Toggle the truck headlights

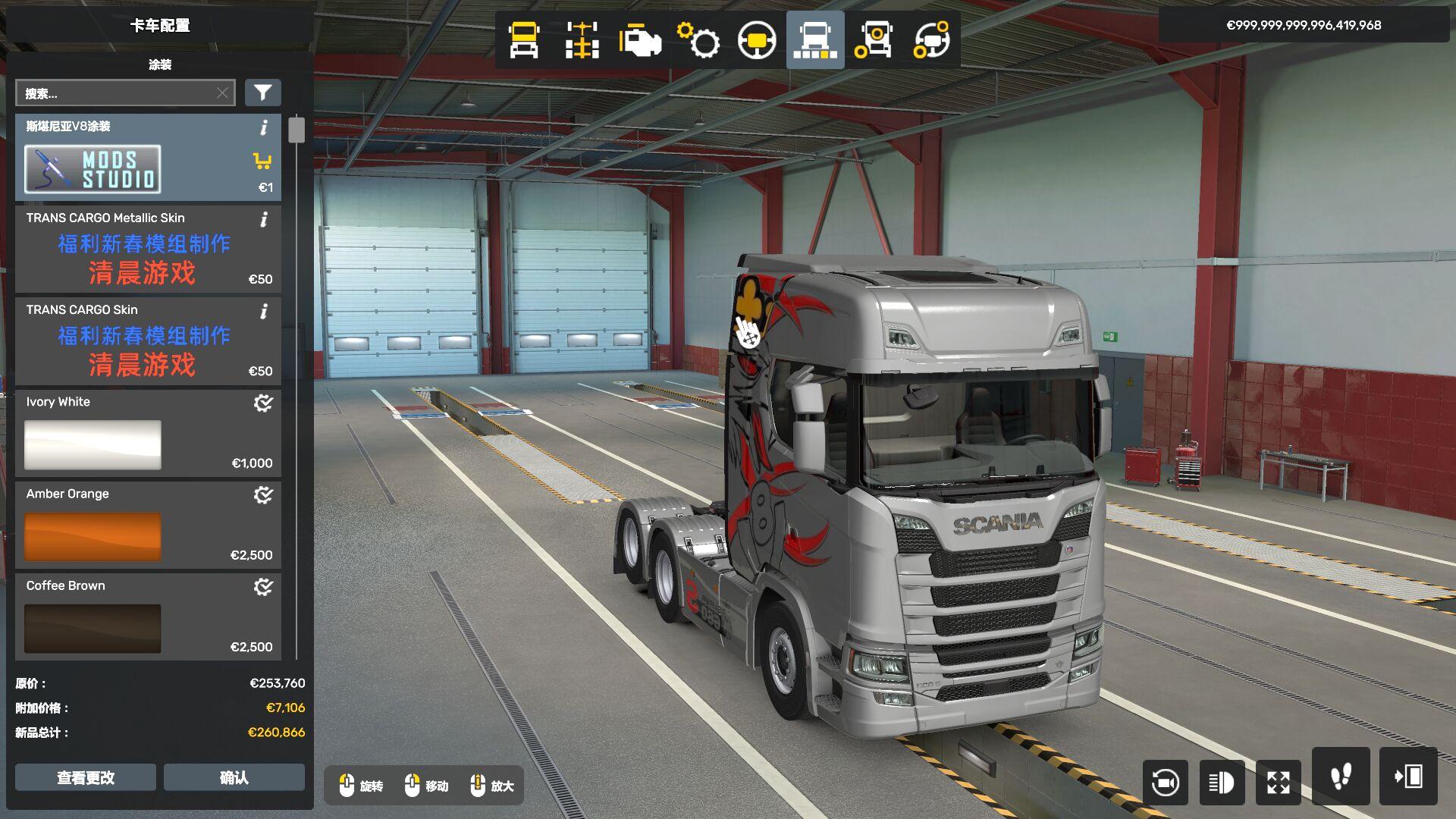[1222, 782]
